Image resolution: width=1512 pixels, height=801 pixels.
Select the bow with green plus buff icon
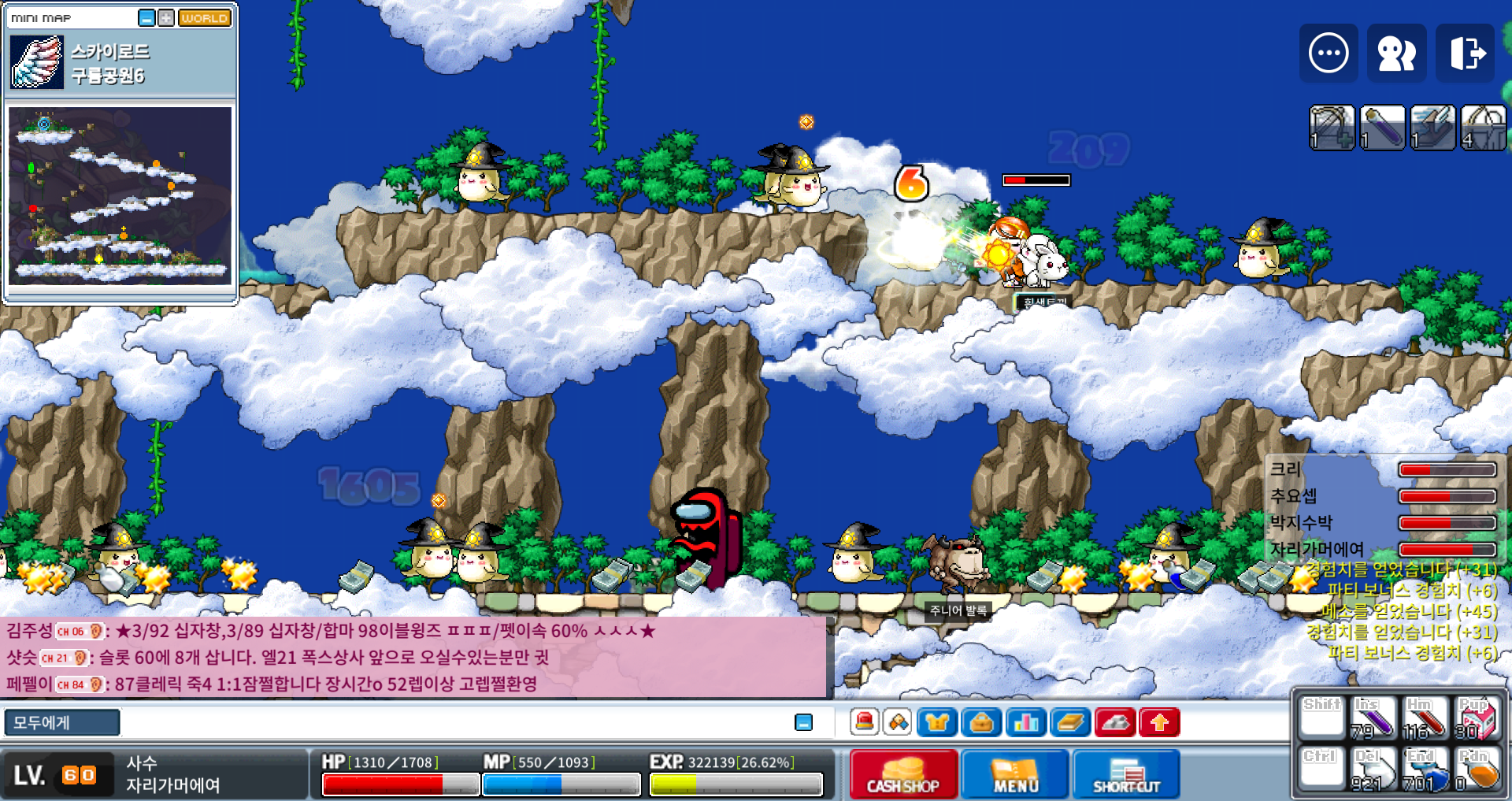[1332, 127]
